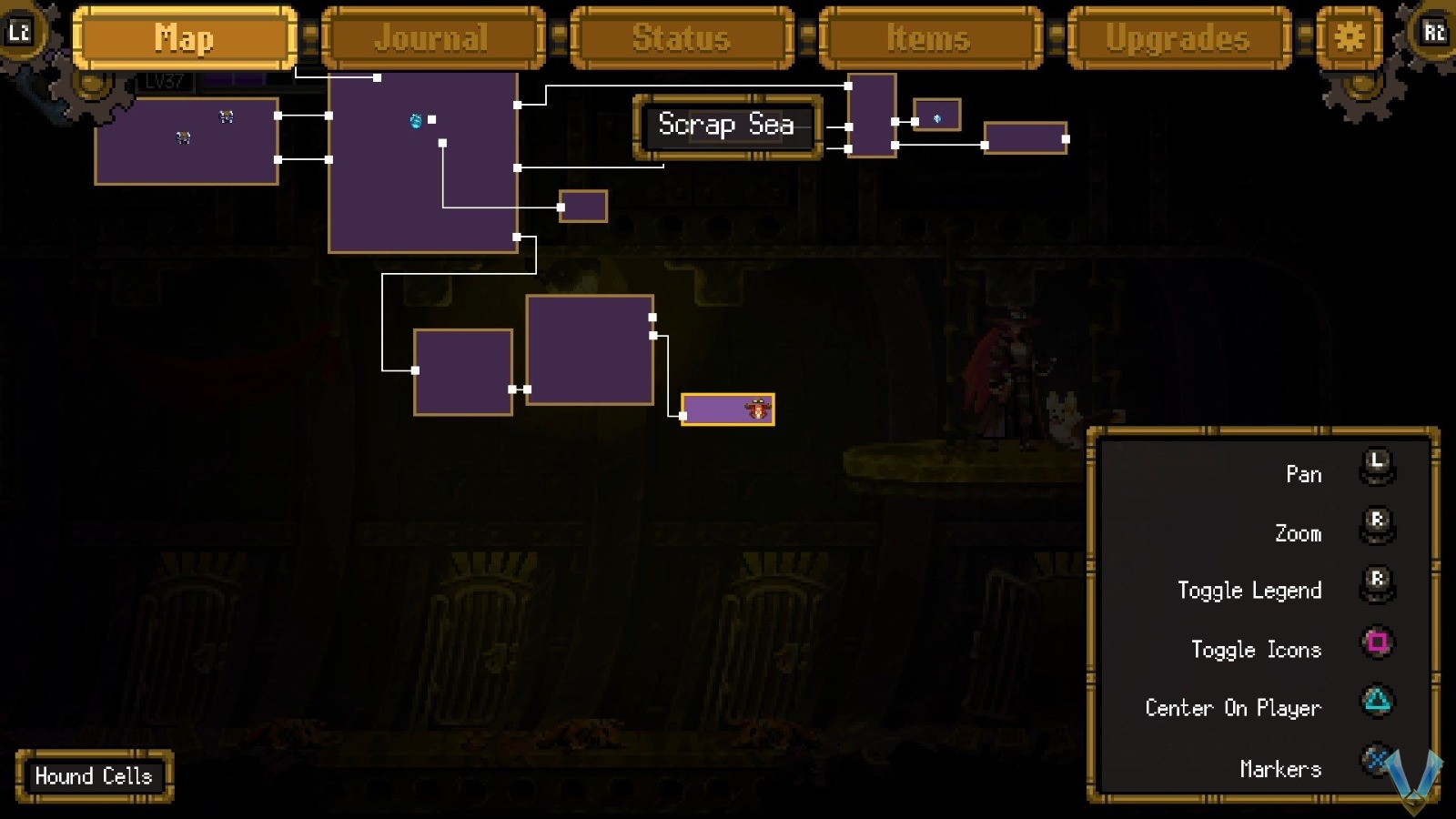
Task: Click the Scrap Sea area label
Action: [726, 126]
